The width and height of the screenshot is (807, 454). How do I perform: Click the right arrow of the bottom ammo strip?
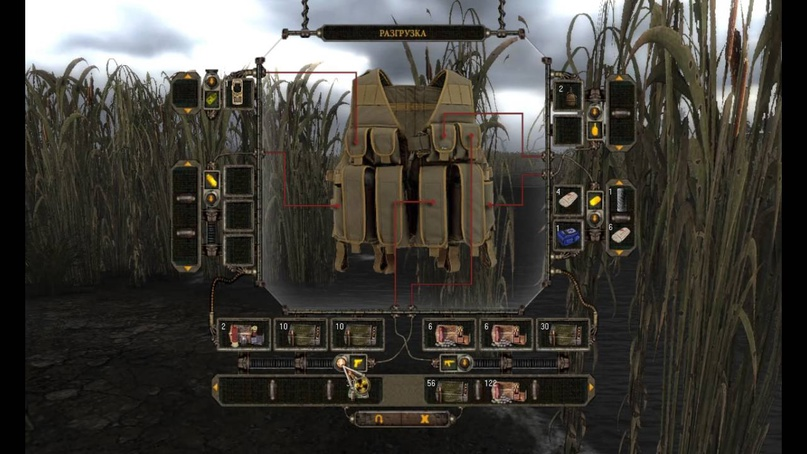point(590,388)
